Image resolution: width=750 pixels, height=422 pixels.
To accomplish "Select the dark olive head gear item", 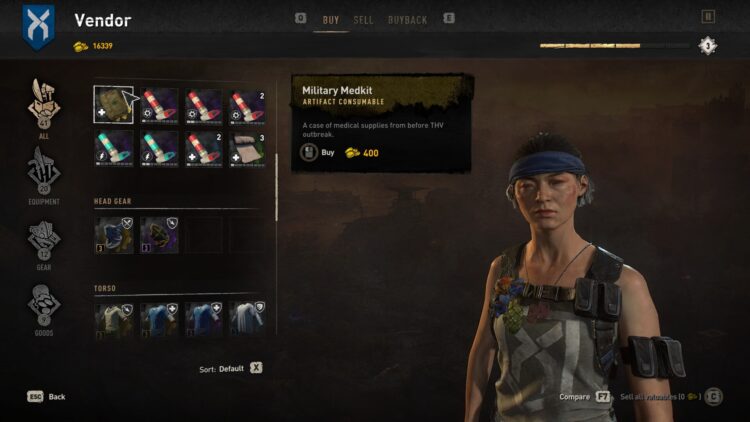I will click(x=159, y=235).
